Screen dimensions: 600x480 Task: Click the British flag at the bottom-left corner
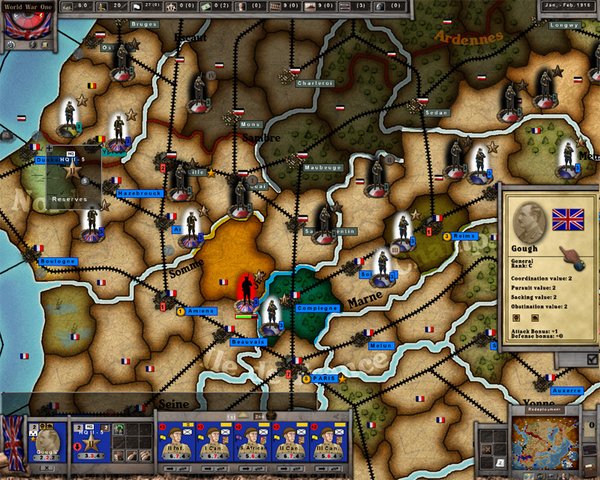(14, 442)
